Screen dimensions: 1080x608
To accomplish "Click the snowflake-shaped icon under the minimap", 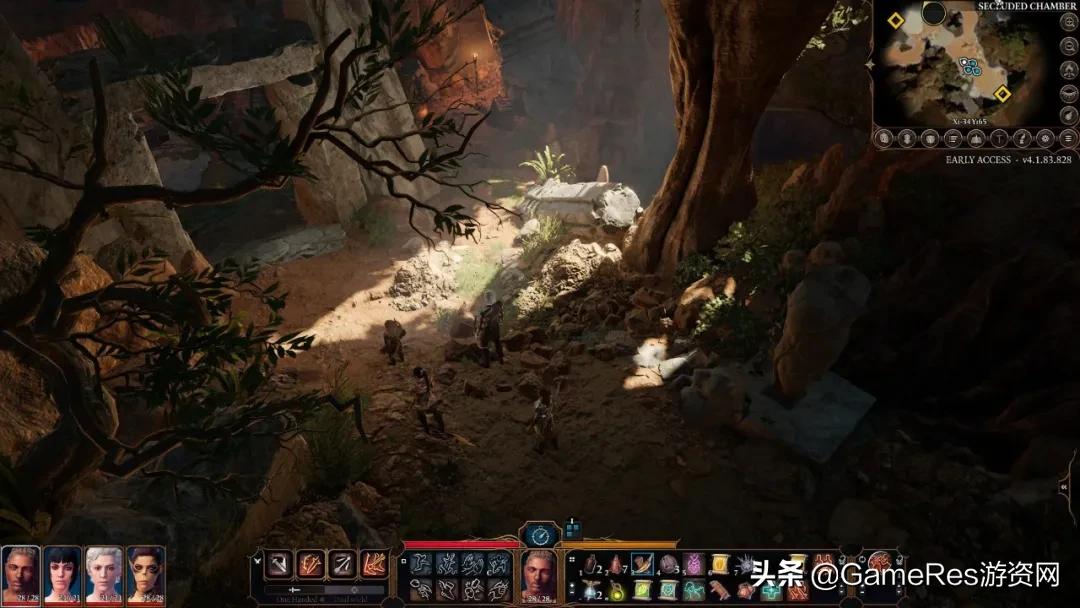I will click(1044, 138).
